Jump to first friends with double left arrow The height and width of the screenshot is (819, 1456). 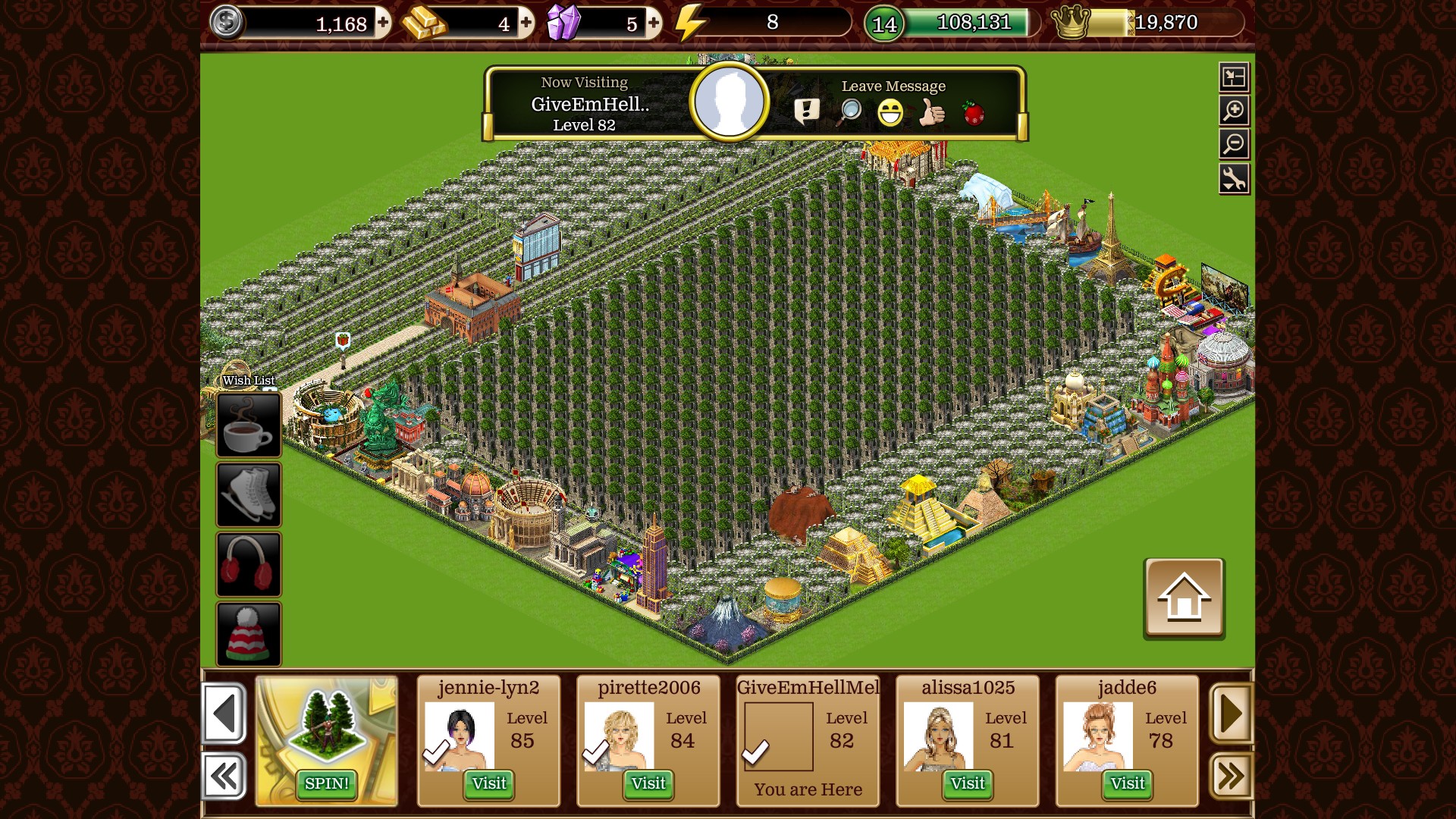[x=224, y=776]
